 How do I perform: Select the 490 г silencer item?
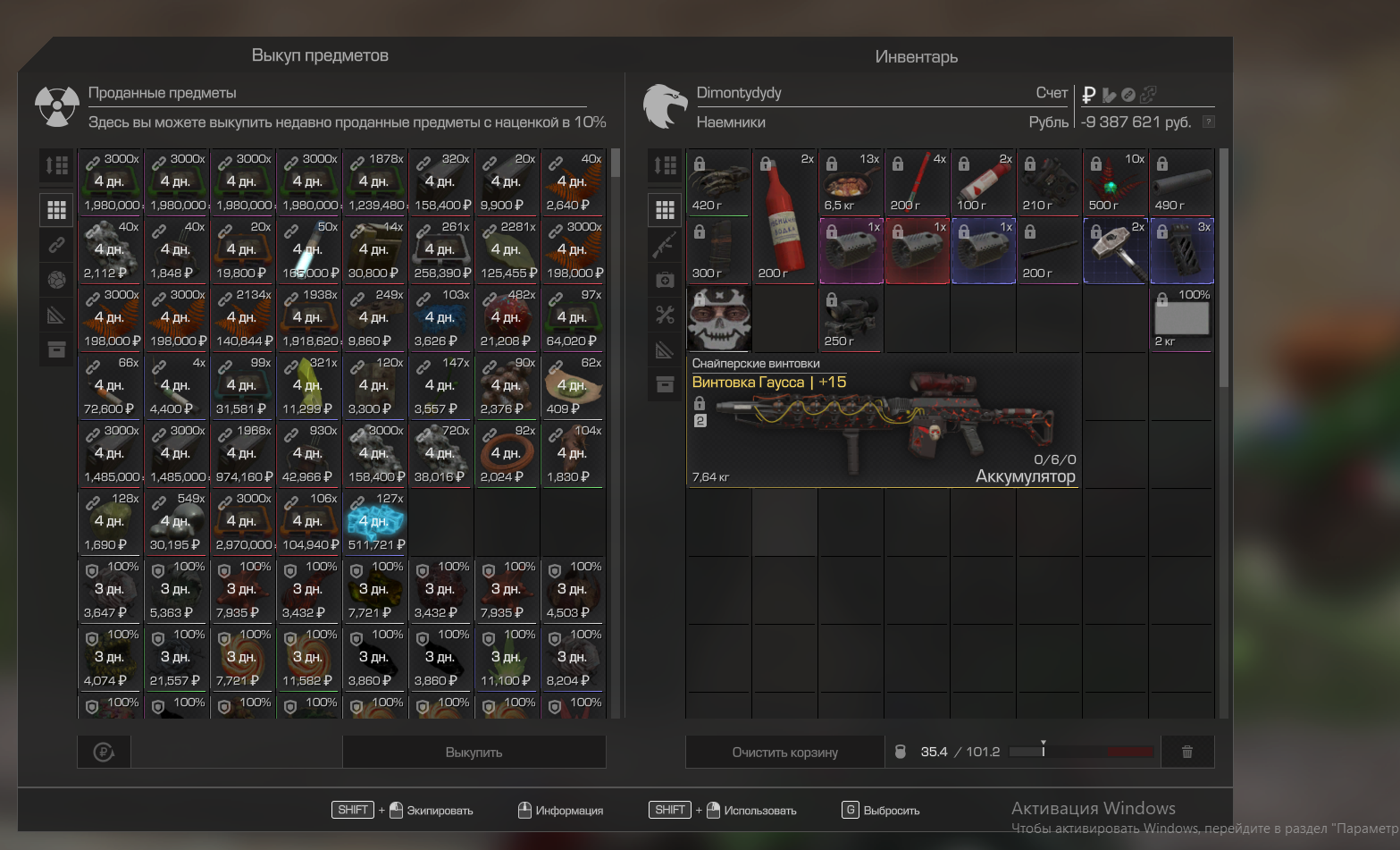pyautogui.click(x=1182, y=183)
